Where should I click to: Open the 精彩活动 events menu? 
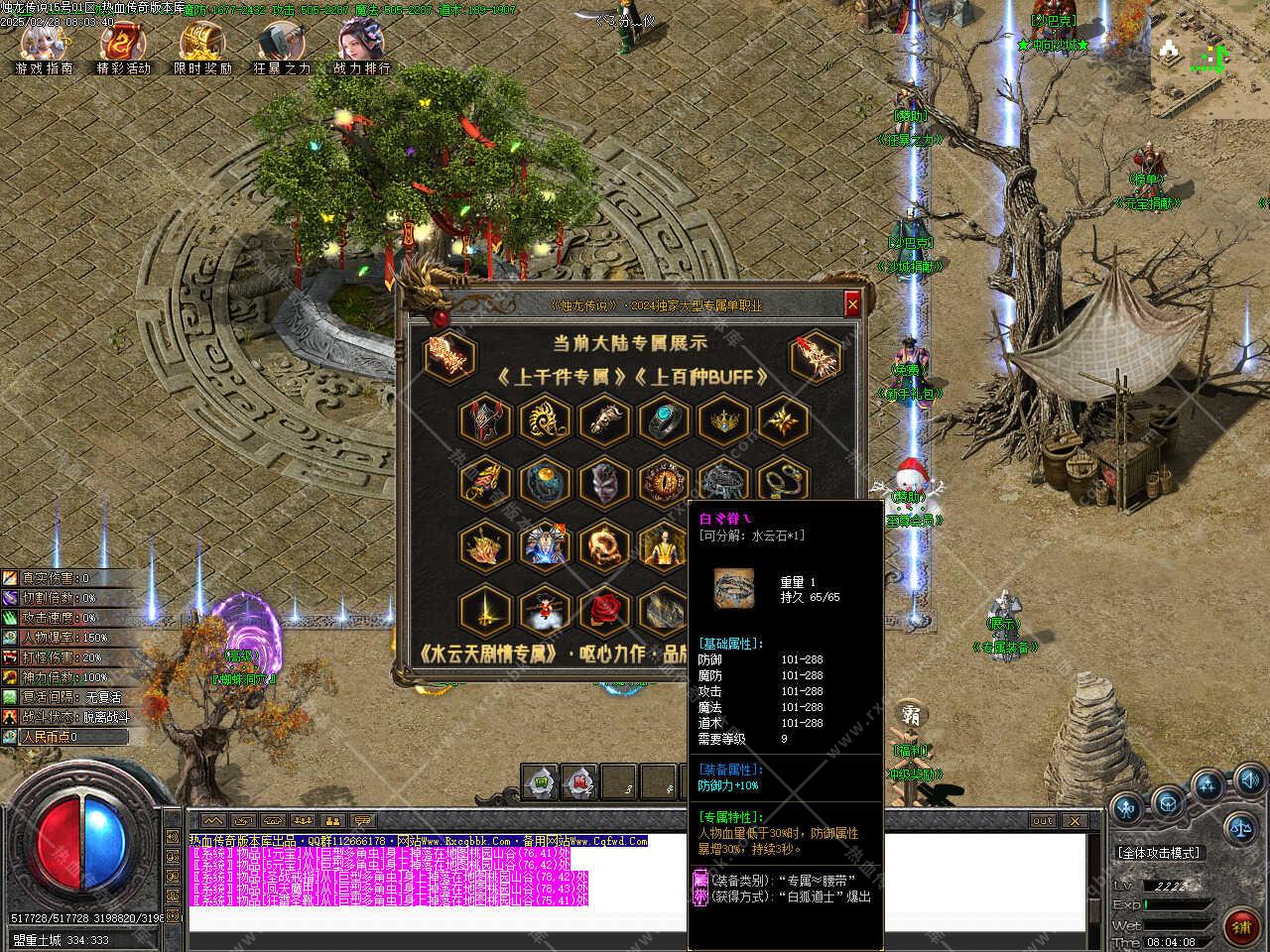(x=123, y=46)
